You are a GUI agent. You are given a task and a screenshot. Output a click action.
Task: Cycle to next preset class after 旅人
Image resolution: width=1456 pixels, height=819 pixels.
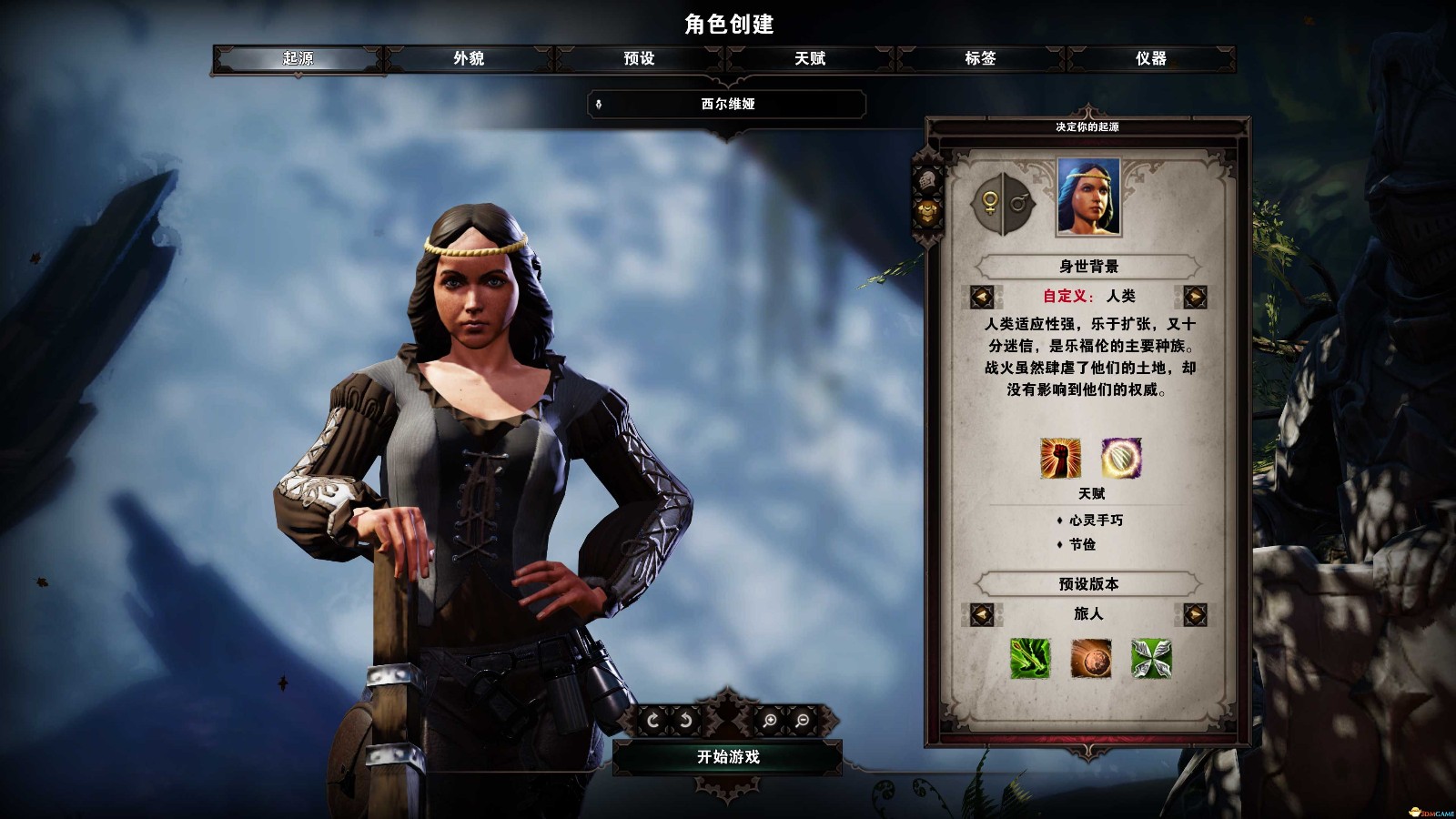click(x=1195, y=614)
